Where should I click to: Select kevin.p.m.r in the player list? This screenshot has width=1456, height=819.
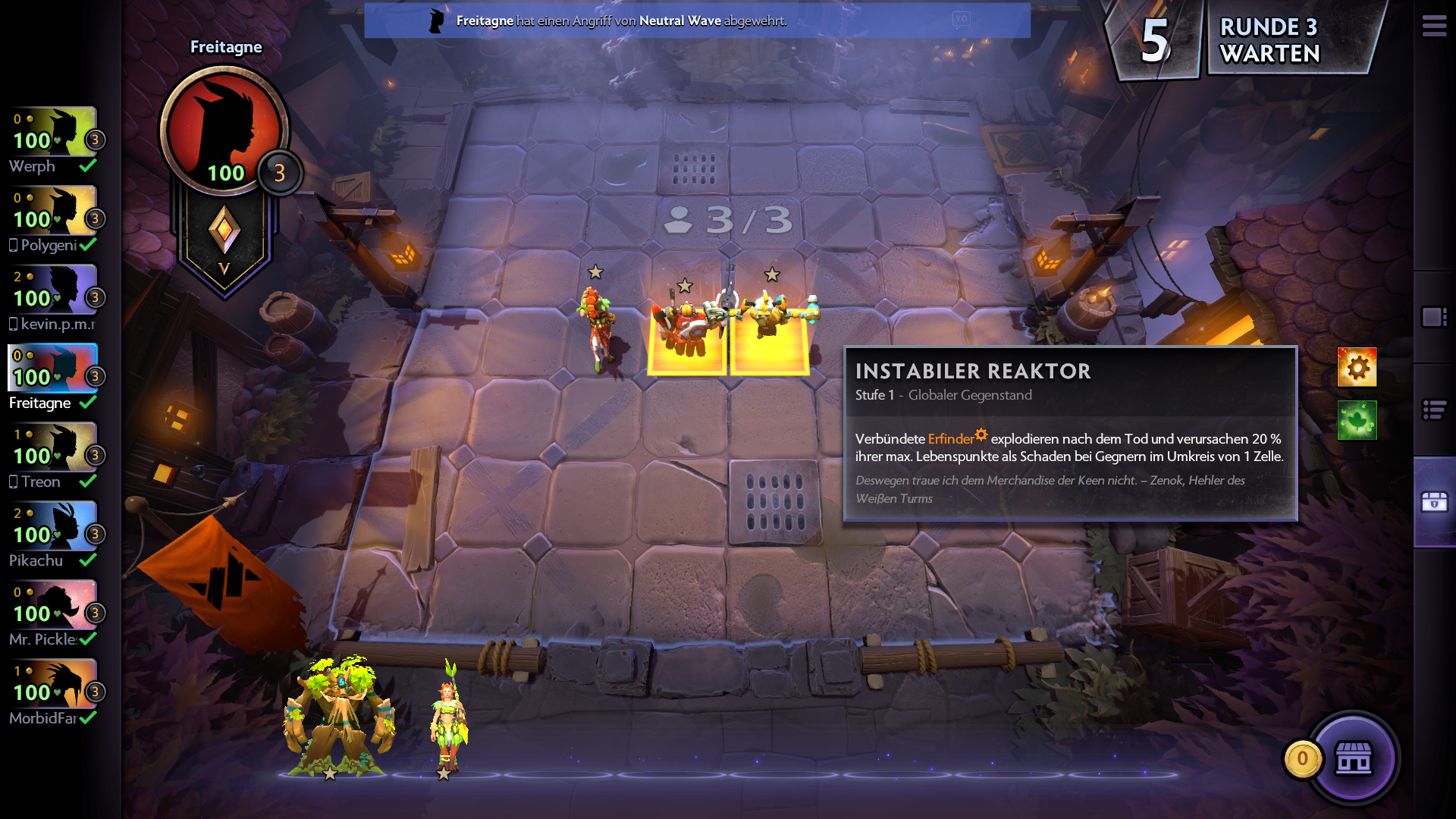click(53, 299)
